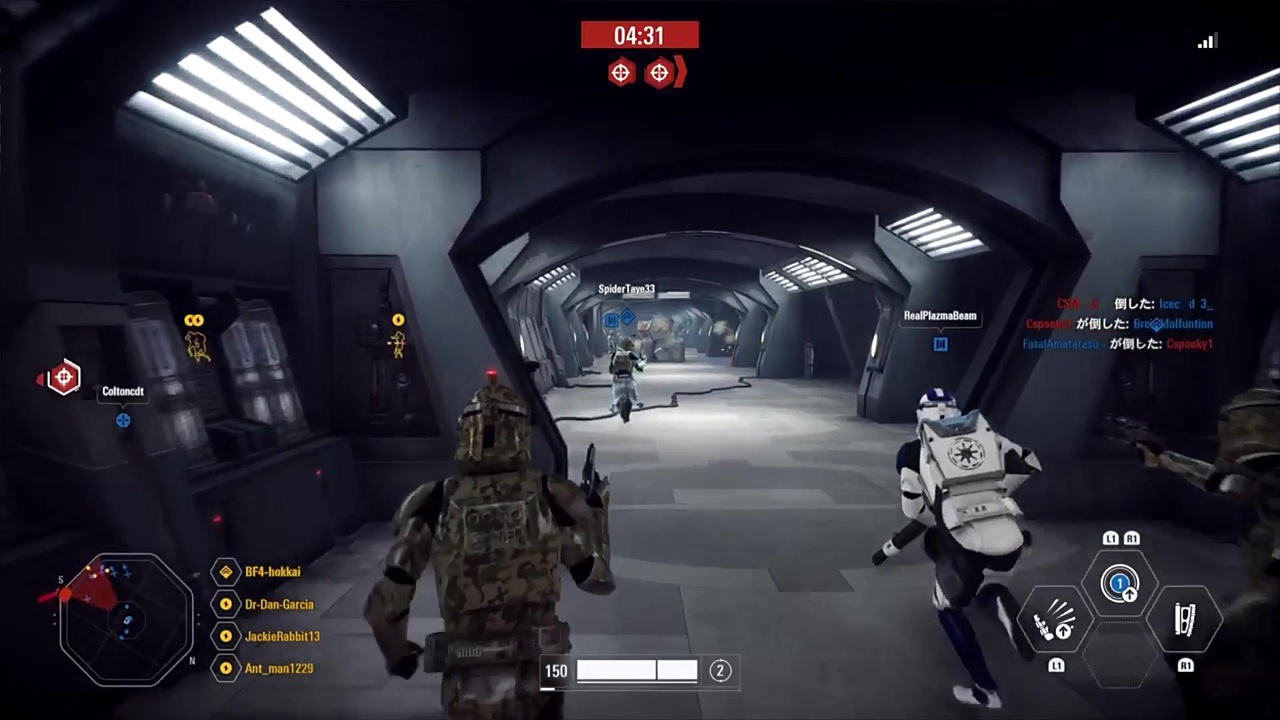Click the lightning hexagon icon beside Dr-Dan-Garcia
The width and height of the screenshot is (1280, 720).
pyautogui.click(x=225, y=604)
